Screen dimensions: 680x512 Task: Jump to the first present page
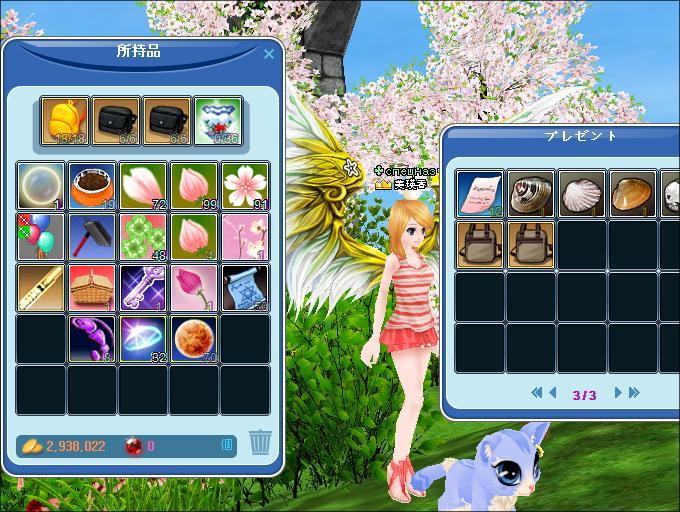pos(537,393)
